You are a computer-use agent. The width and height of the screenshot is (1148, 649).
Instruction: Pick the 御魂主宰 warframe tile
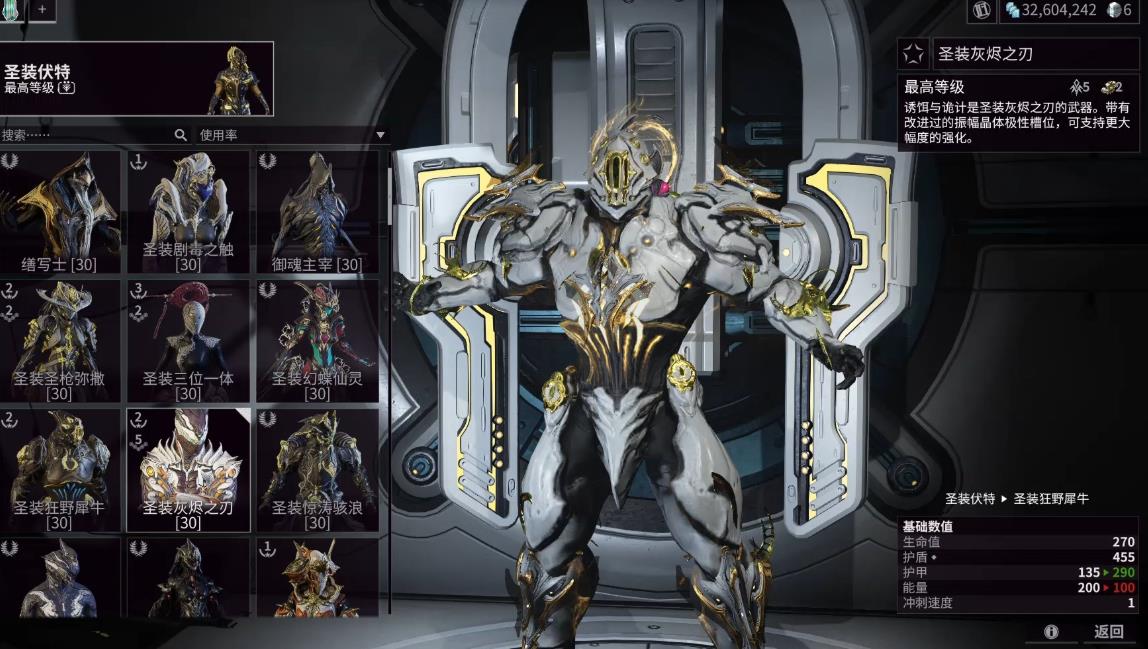(317, 211)
